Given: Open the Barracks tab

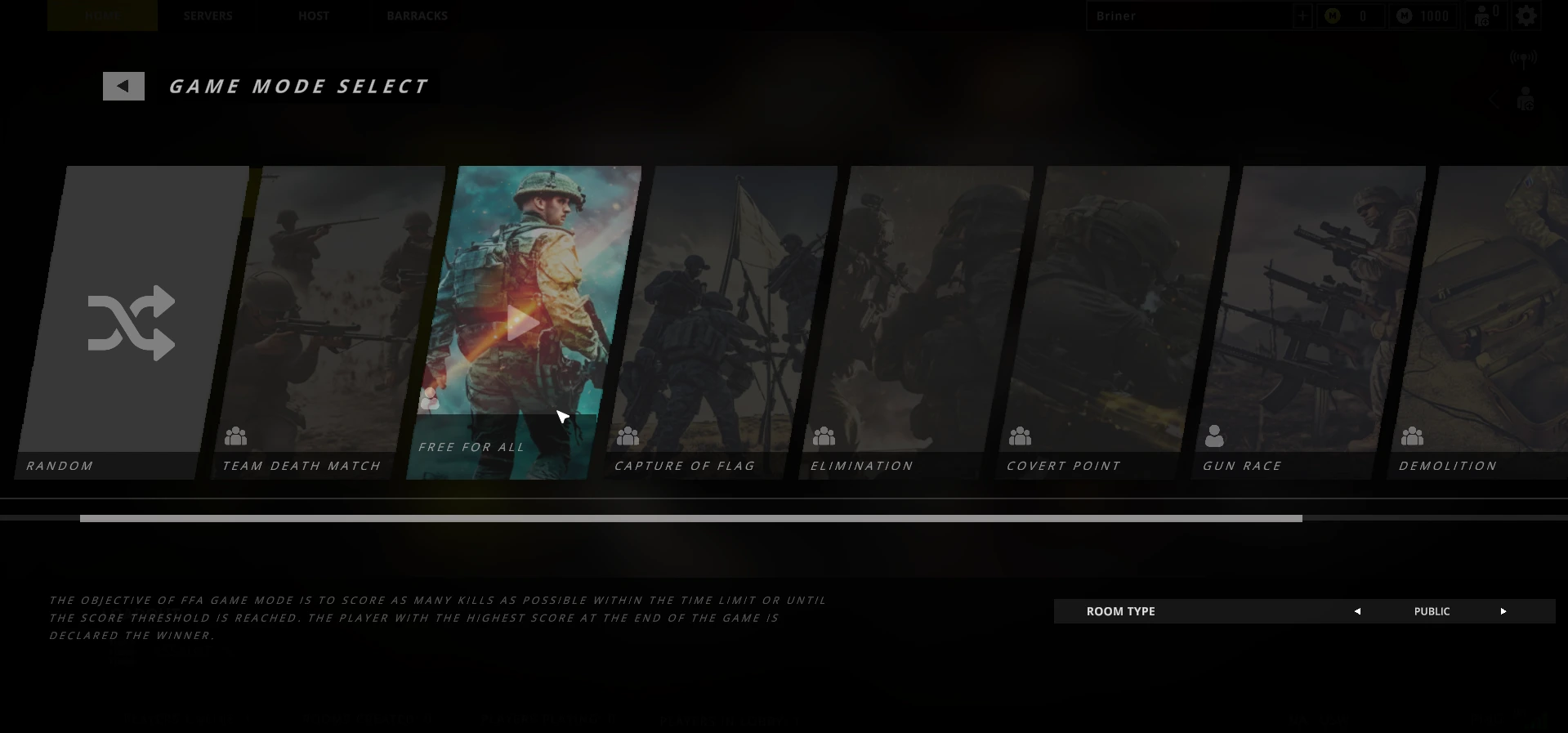Looking at the screenshot, I should point(417,16).
